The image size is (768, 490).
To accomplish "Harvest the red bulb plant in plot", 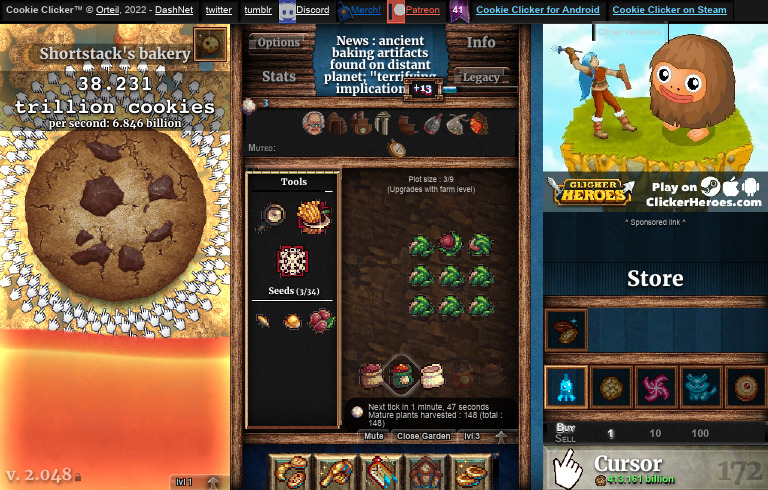I will [x=452, y=243].
